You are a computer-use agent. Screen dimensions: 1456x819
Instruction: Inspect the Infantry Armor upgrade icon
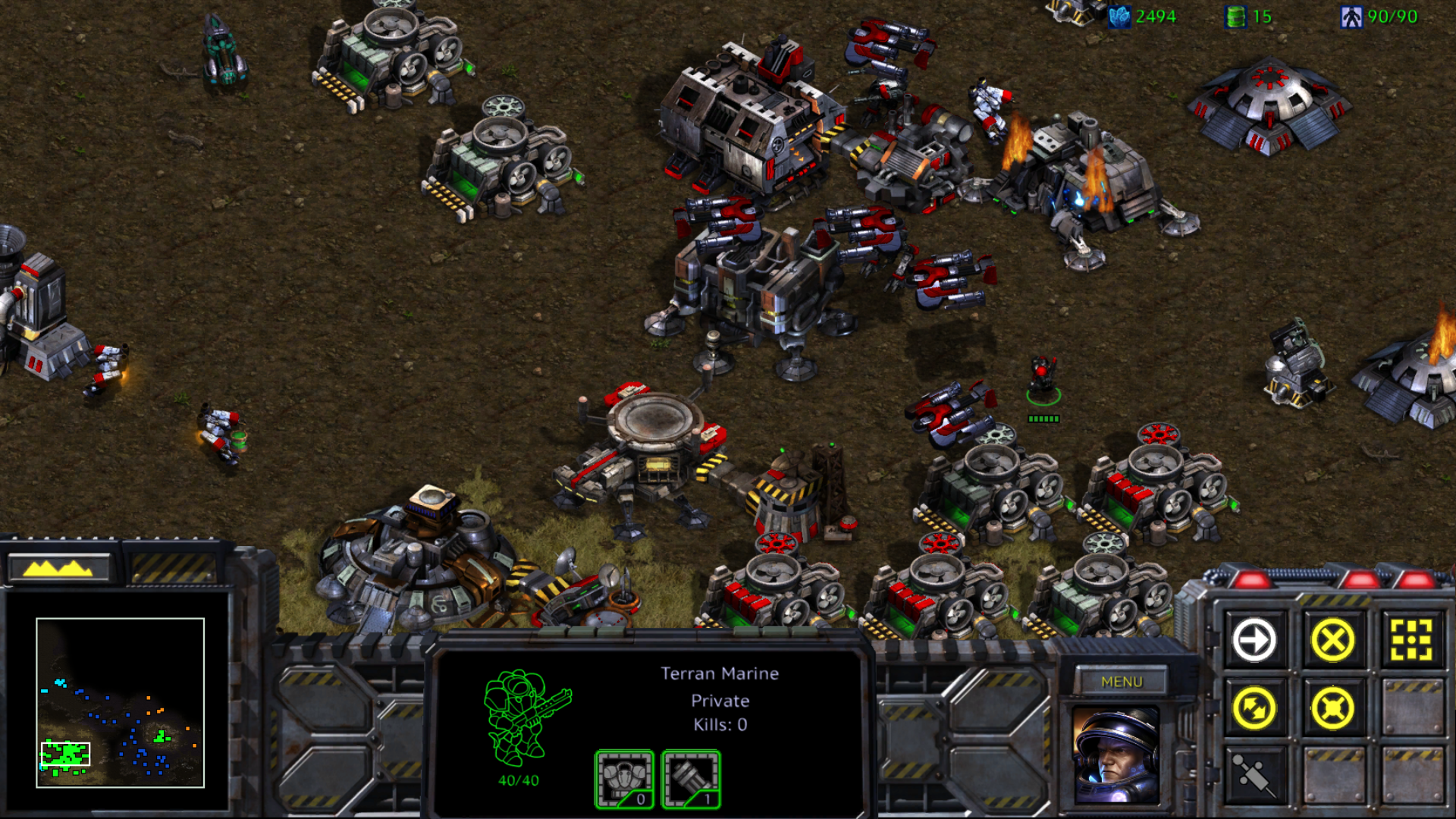[x=624, y=779]
